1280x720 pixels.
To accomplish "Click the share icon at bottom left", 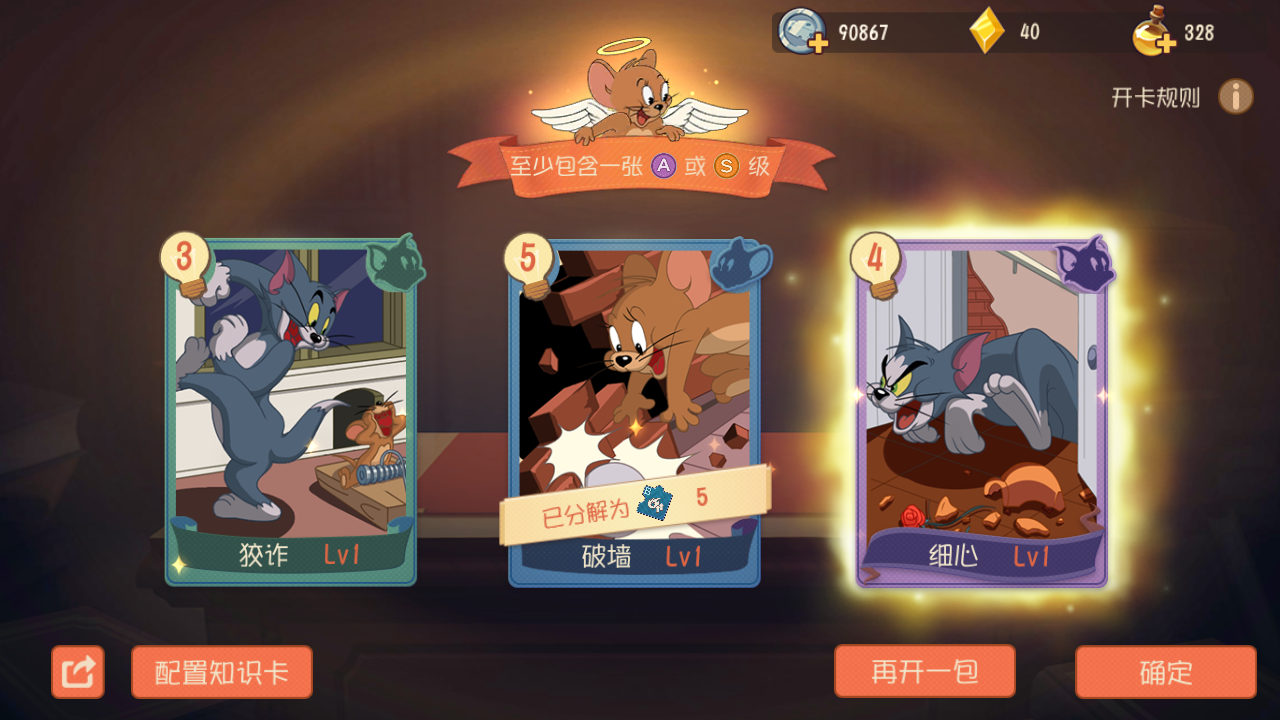I will click(78, 671).
